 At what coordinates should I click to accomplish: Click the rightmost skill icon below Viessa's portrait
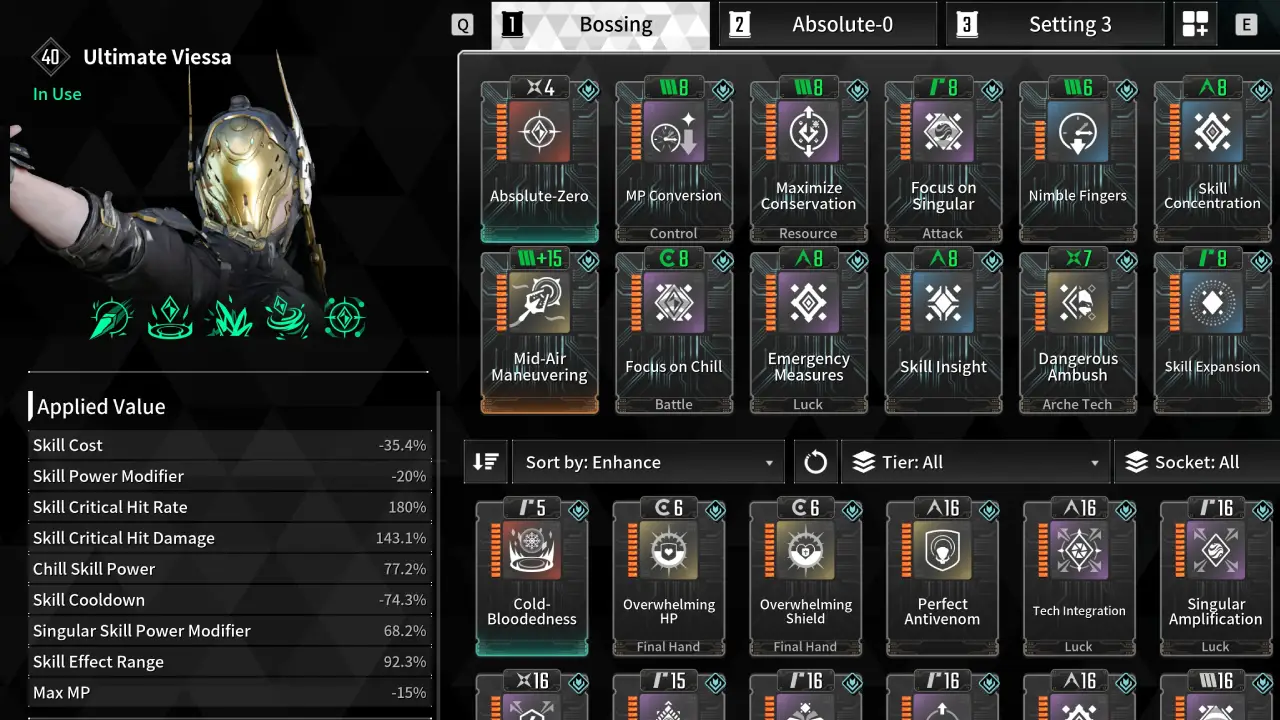click(x=345, y=317)
